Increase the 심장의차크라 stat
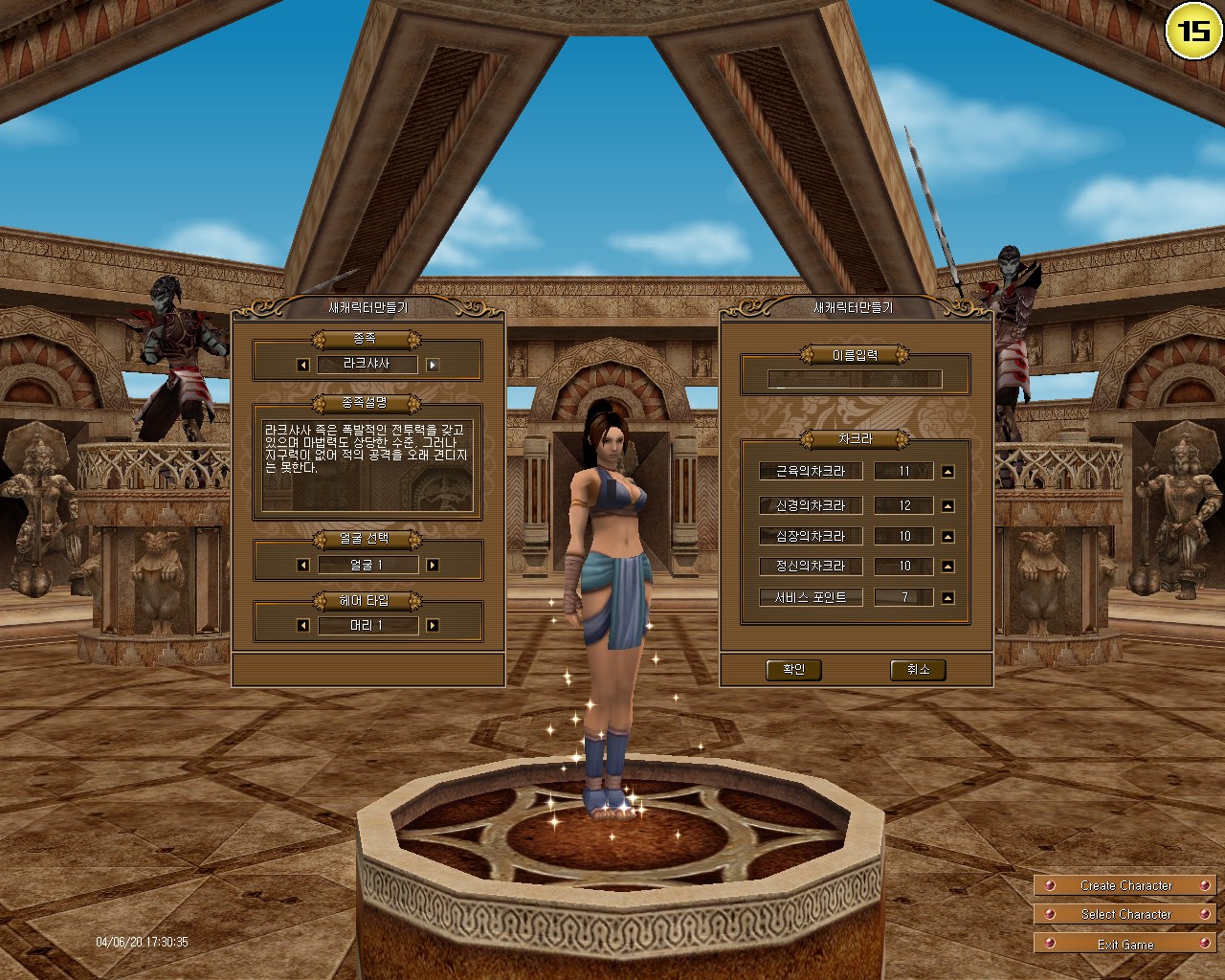The height and width of the screenshot is (980, 1225). pyautogui.click(x=947, y=536)
